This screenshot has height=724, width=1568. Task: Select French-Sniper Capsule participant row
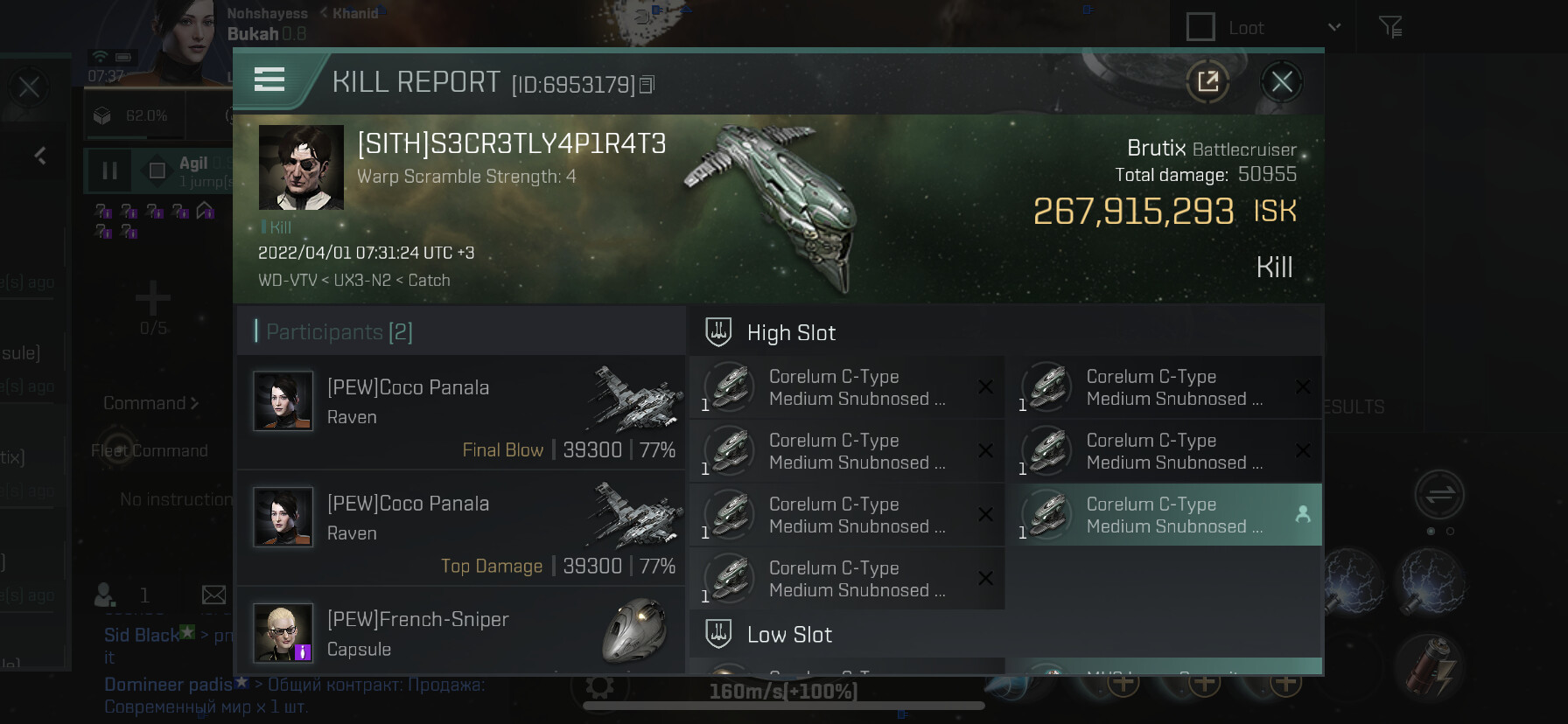click(x=461, y=633)
